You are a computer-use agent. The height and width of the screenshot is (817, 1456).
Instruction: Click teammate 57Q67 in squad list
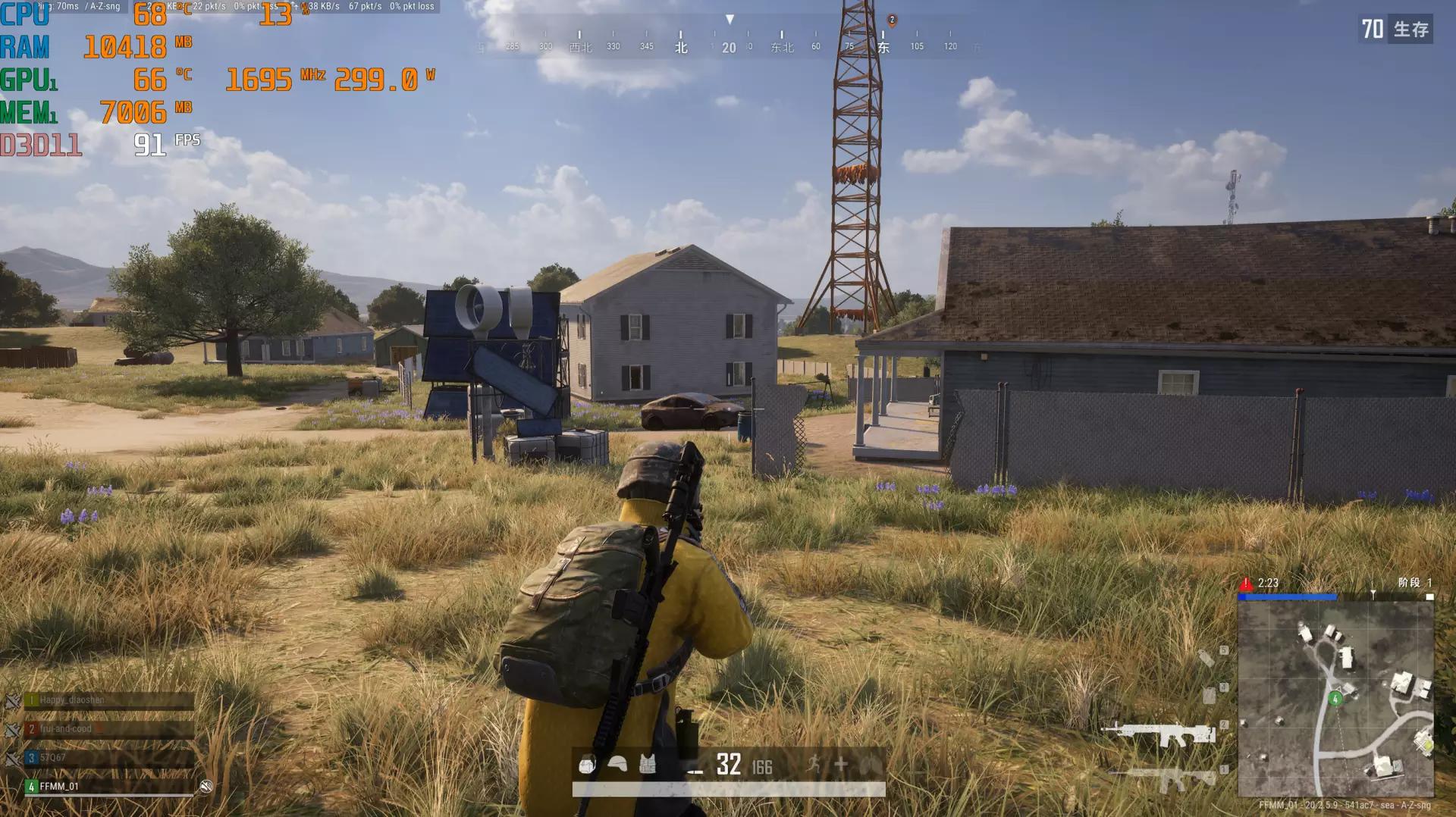point(106,757)
